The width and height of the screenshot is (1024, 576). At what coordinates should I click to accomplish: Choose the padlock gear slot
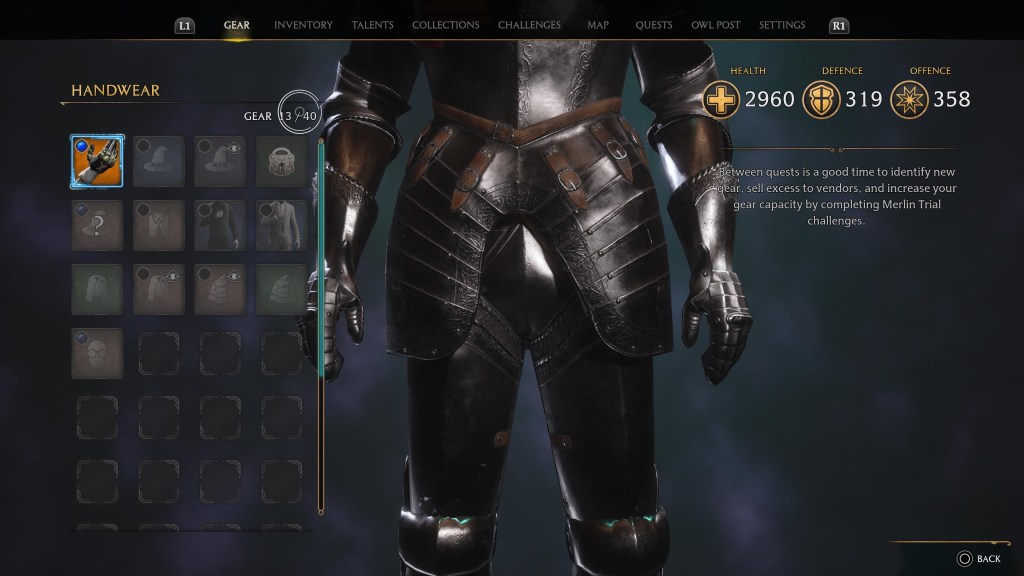click(281, 161)
